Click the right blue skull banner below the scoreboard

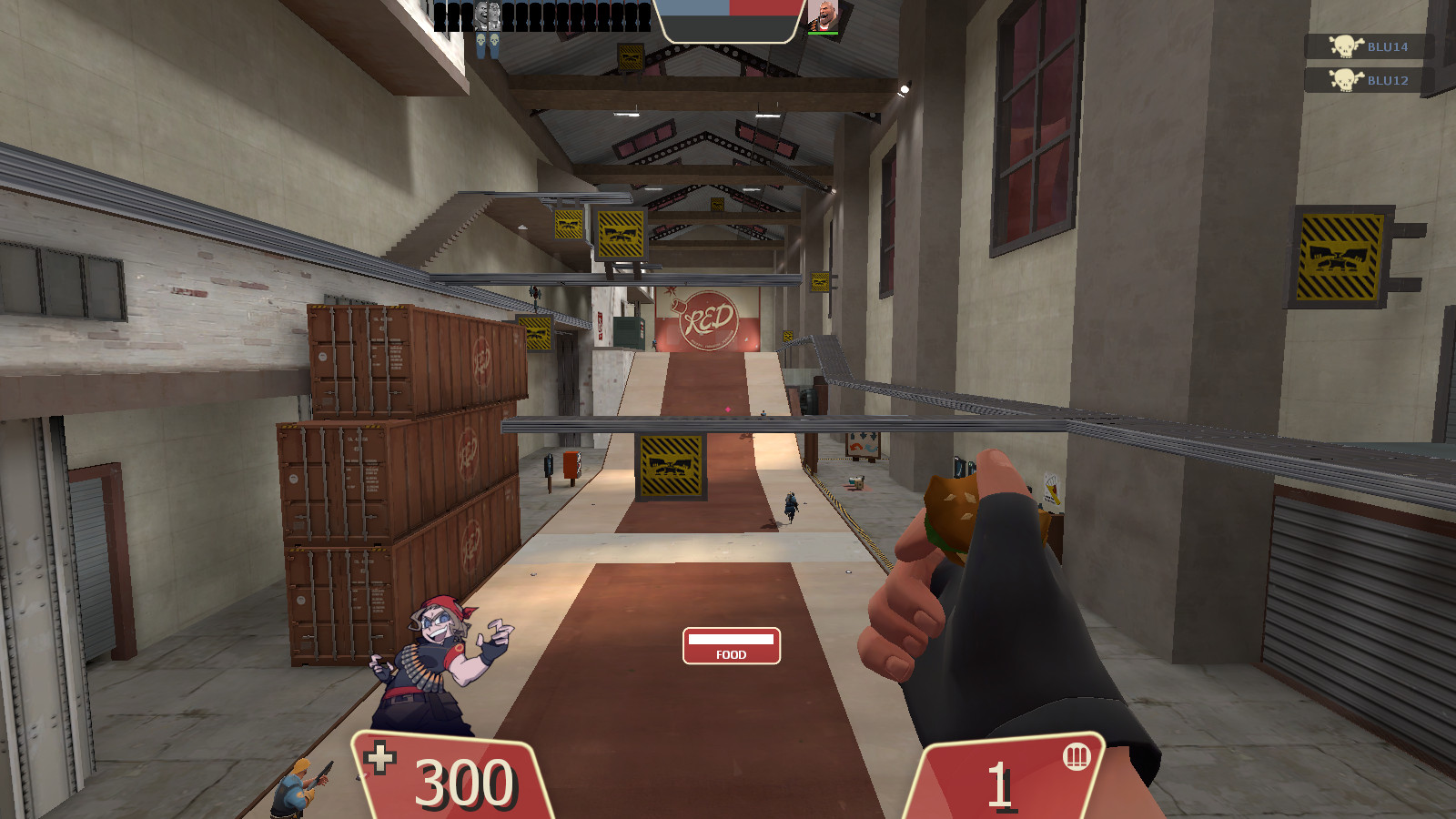click(494, 41)
